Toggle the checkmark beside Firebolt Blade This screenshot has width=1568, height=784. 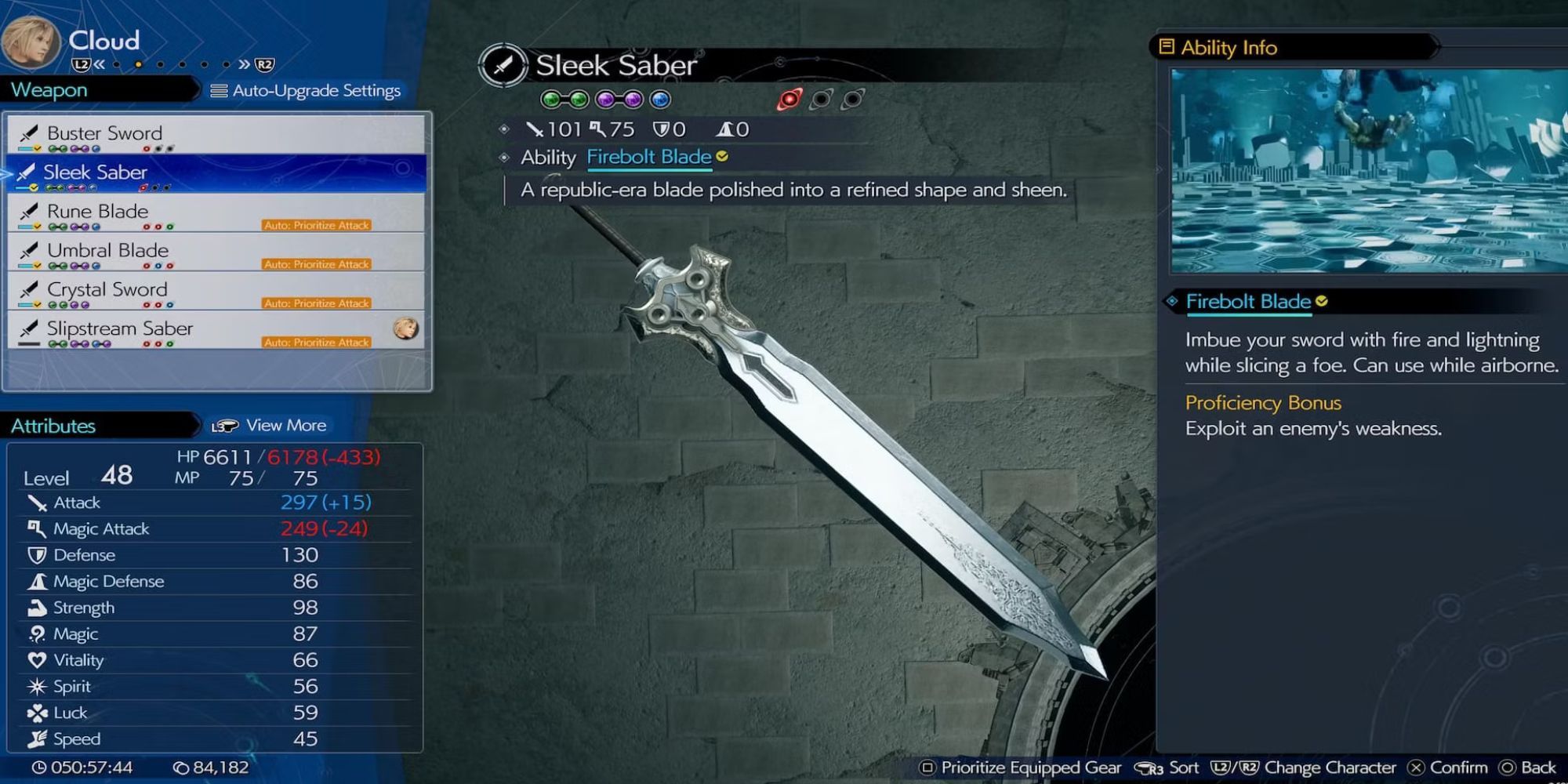click(x=720, y=156)
